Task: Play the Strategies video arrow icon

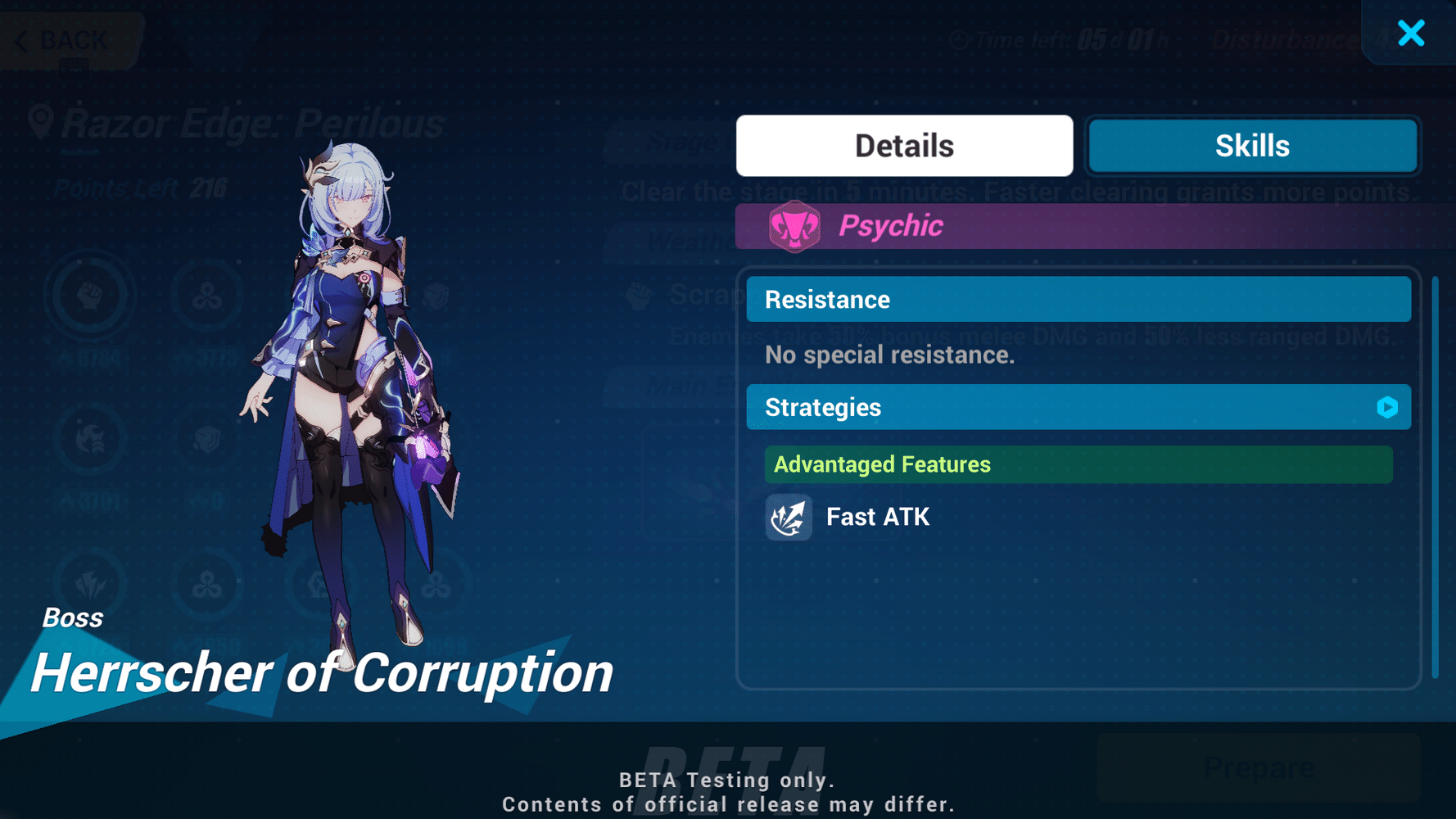Action: tap(1386, 407)
